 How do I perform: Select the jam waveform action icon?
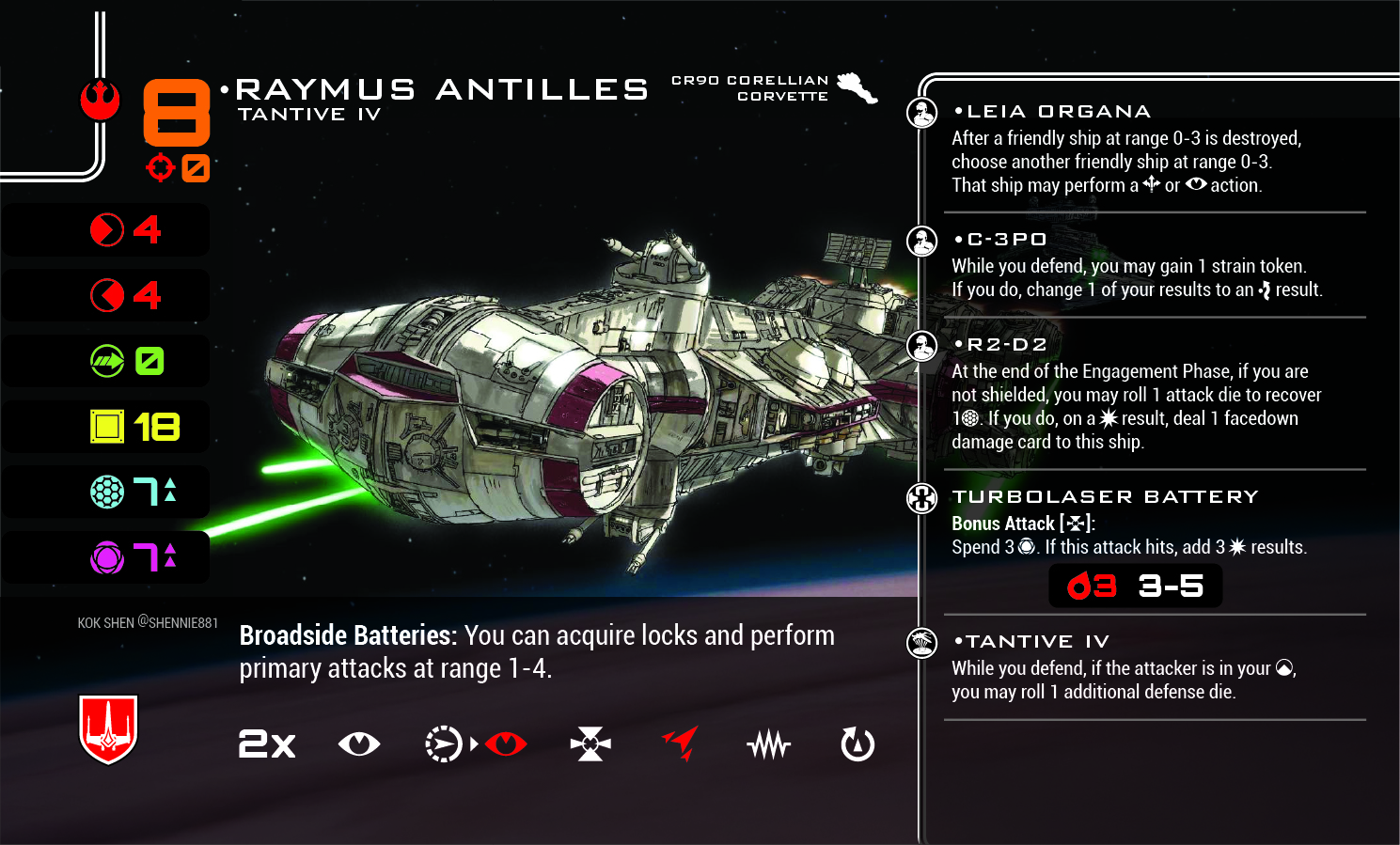tap(769, 745)
